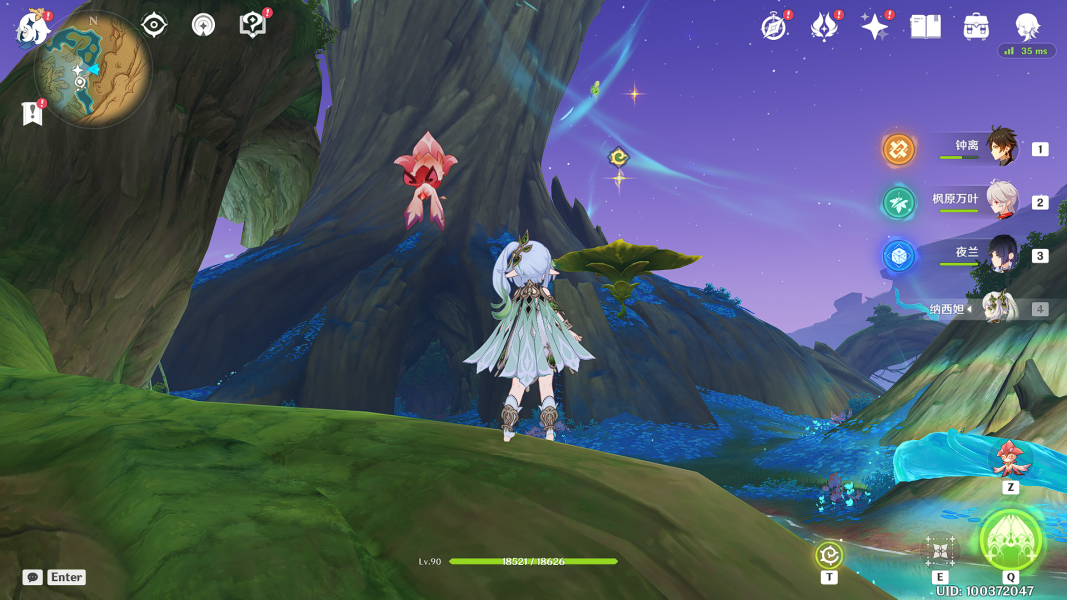Open the quest bookmark icon below minimap

coord(32,114)
